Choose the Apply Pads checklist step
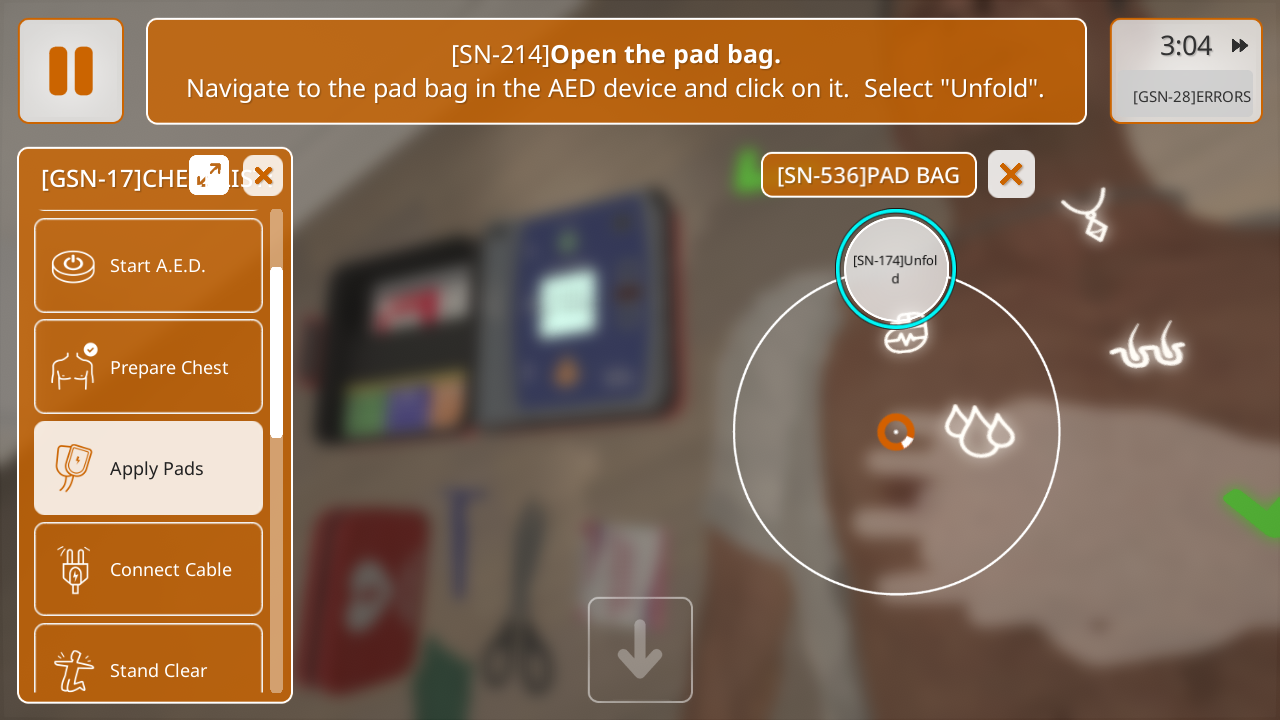This screenshot has width=1280, height=720. 148,468
